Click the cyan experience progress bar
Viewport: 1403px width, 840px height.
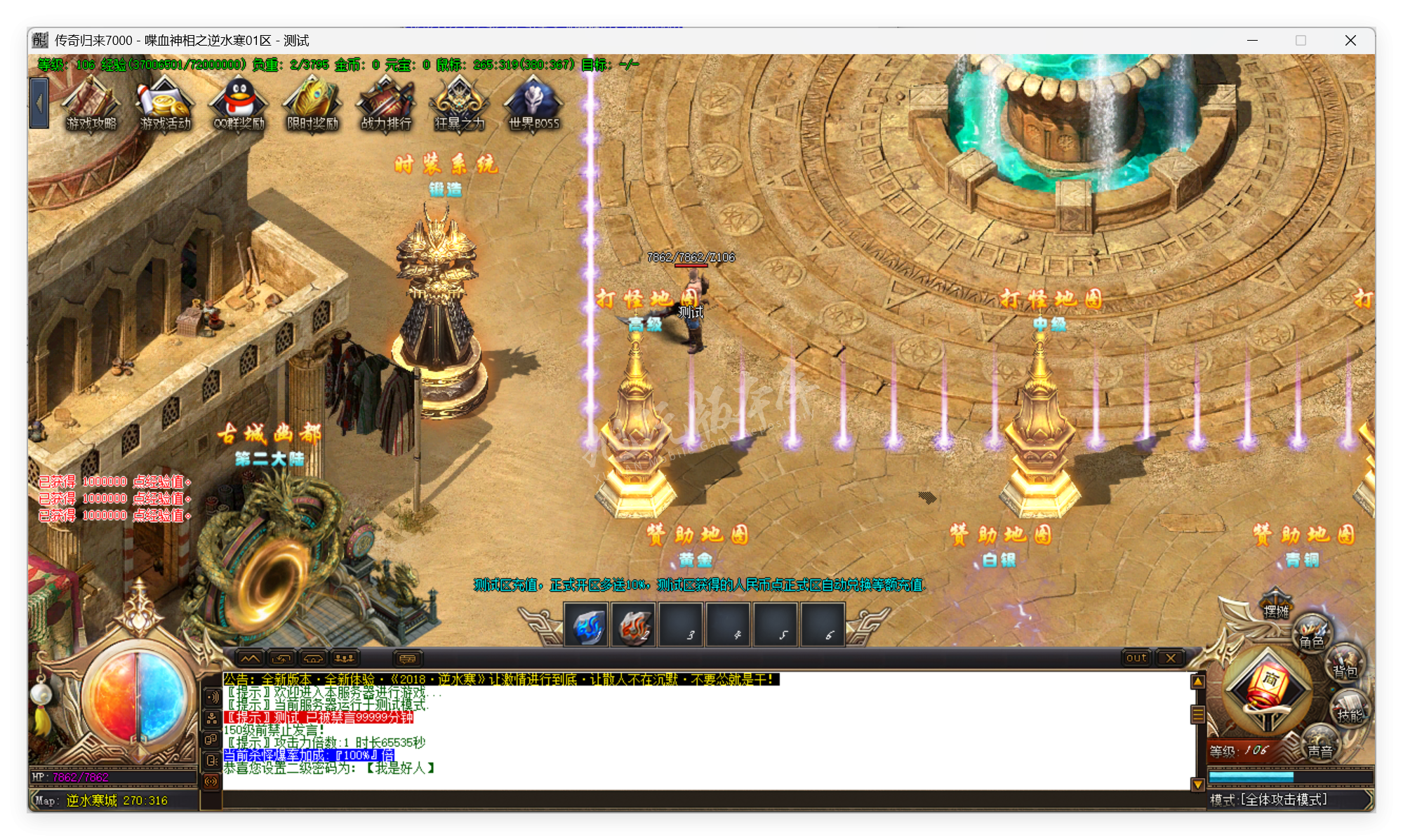(1252, 778)
